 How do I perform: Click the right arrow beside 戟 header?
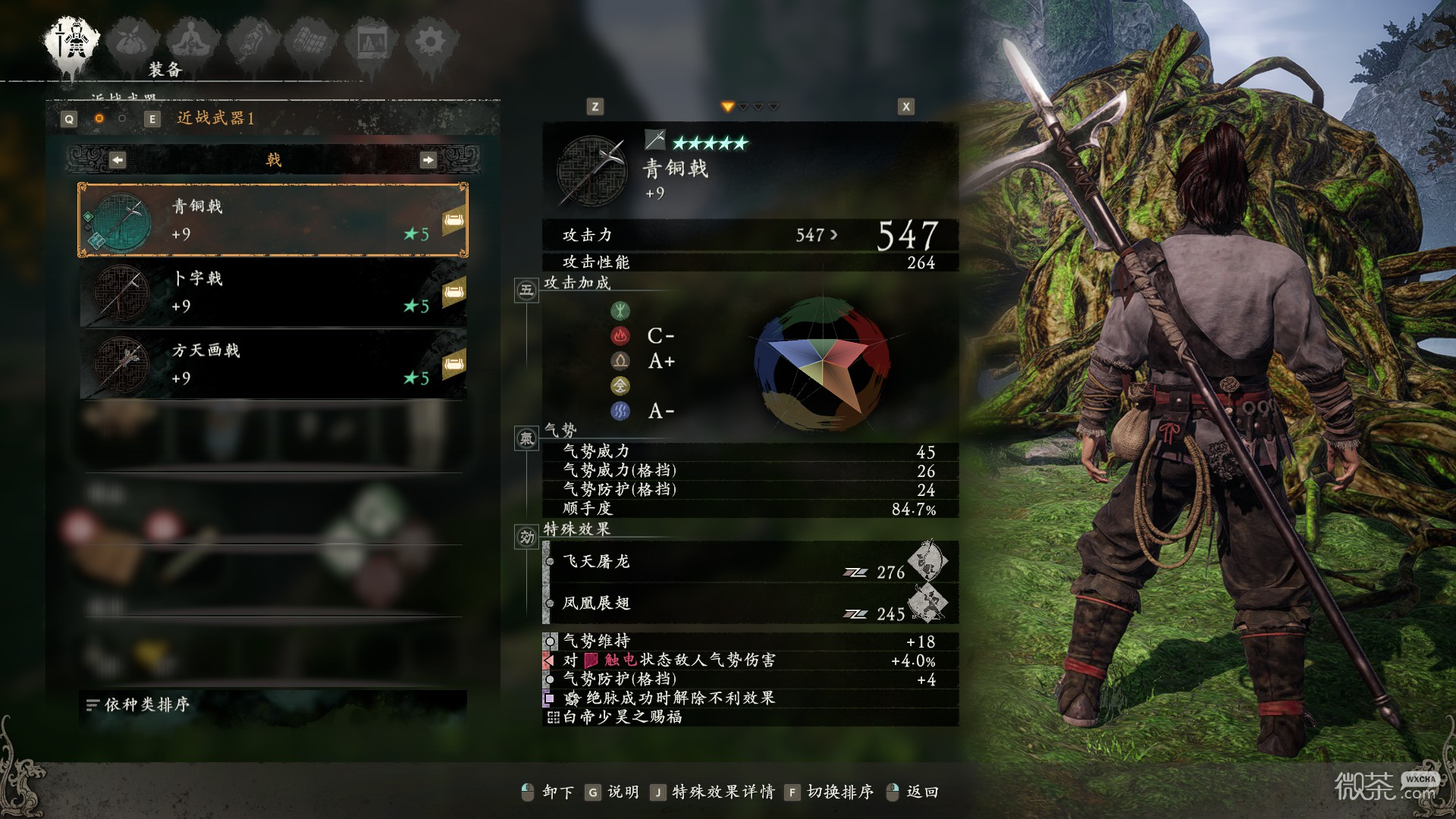430,160
